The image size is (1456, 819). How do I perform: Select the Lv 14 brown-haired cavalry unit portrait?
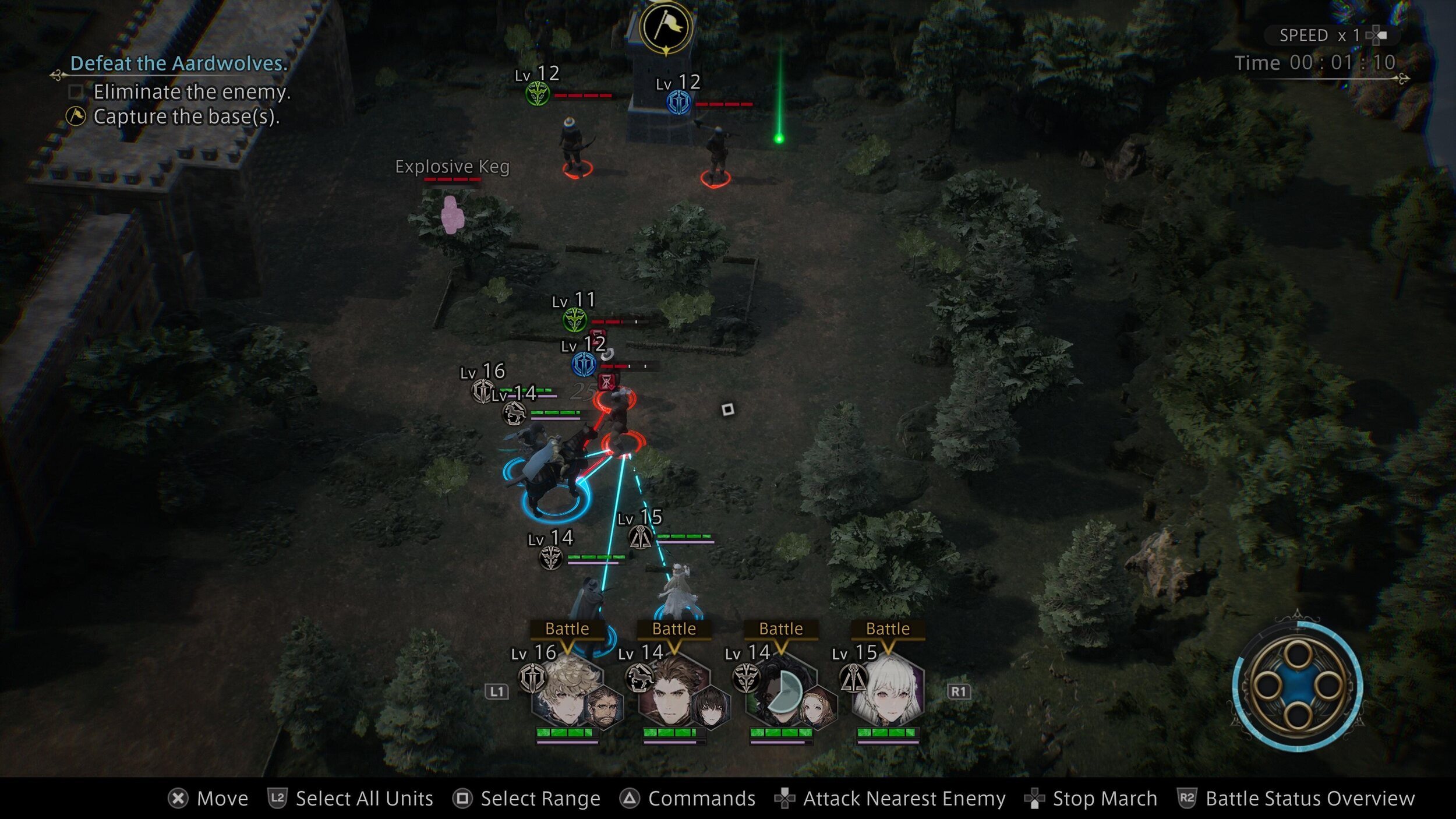[x=676, y=691]
